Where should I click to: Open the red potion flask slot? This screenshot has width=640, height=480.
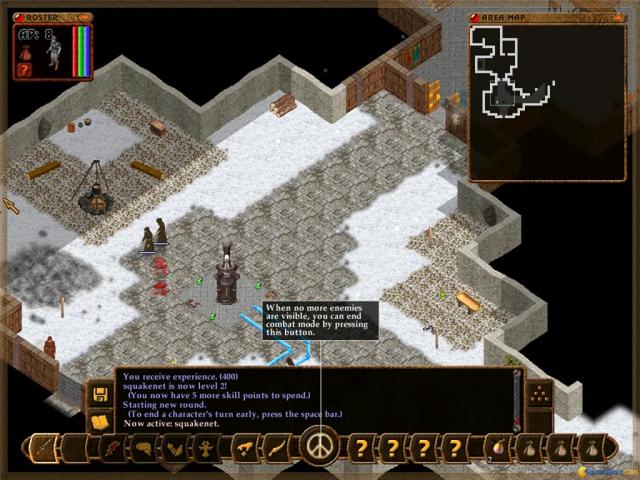click(497, 446)
